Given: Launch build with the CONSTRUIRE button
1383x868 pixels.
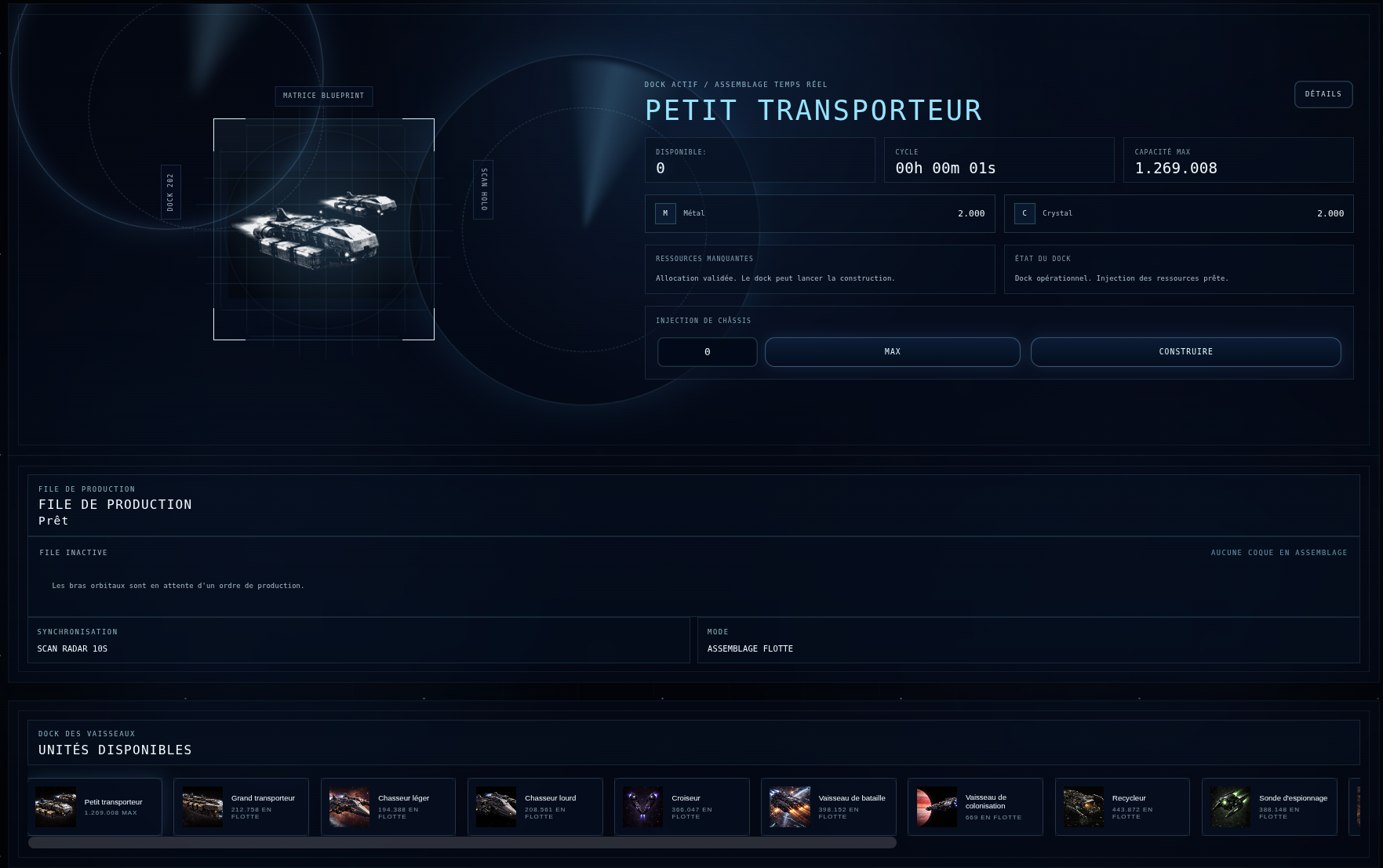Looking at the screenshot, I should [x=1185, y=352].
